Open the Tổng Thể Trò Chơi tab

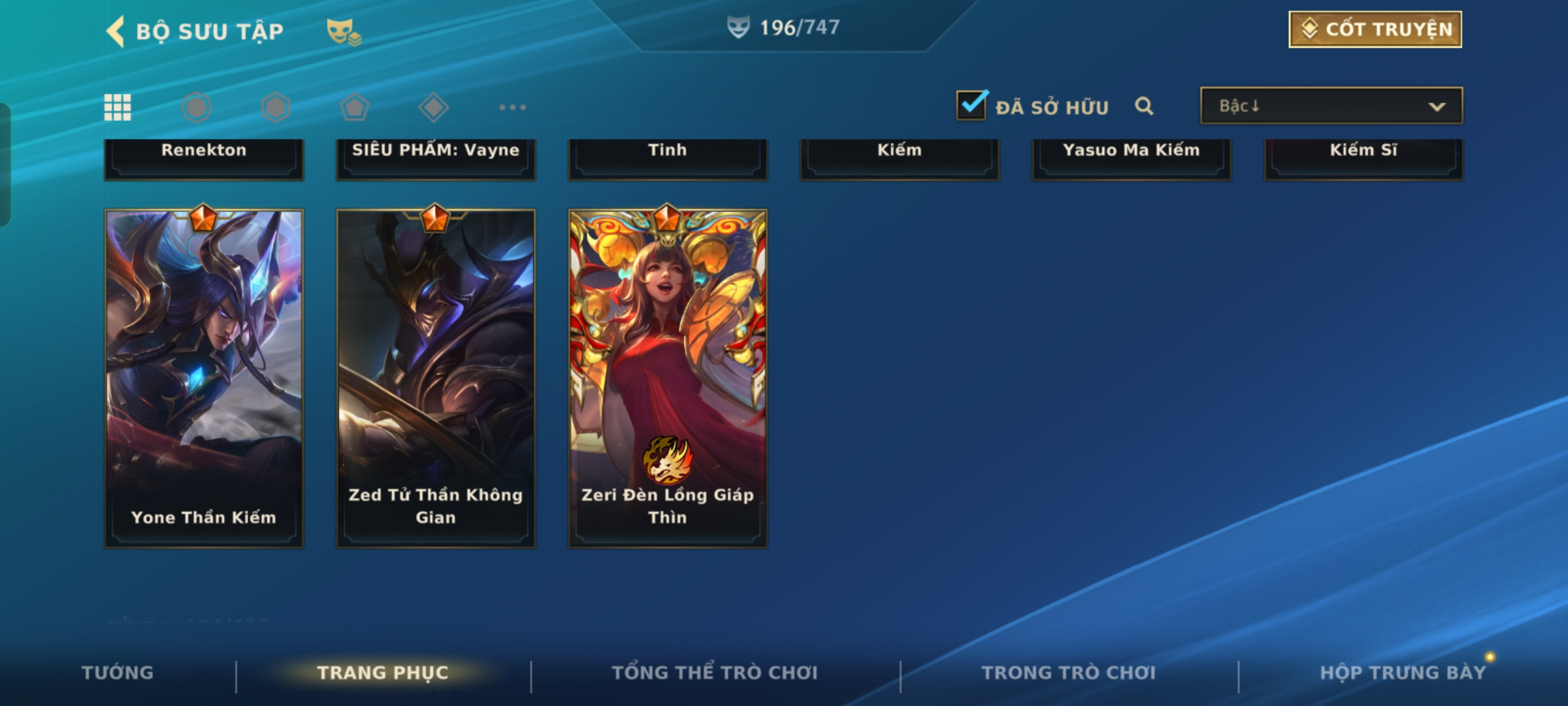coord(715,673)
